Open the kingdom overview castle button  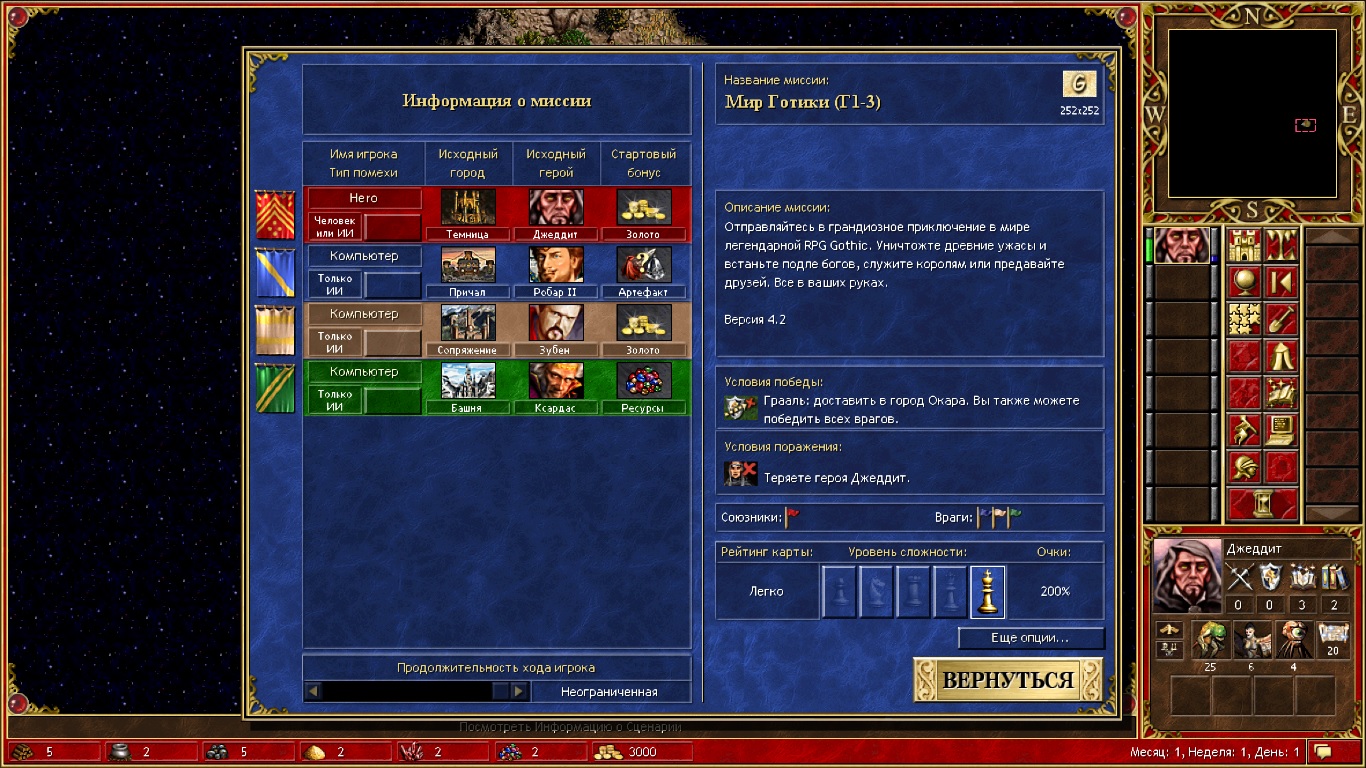pos(1244,246)
